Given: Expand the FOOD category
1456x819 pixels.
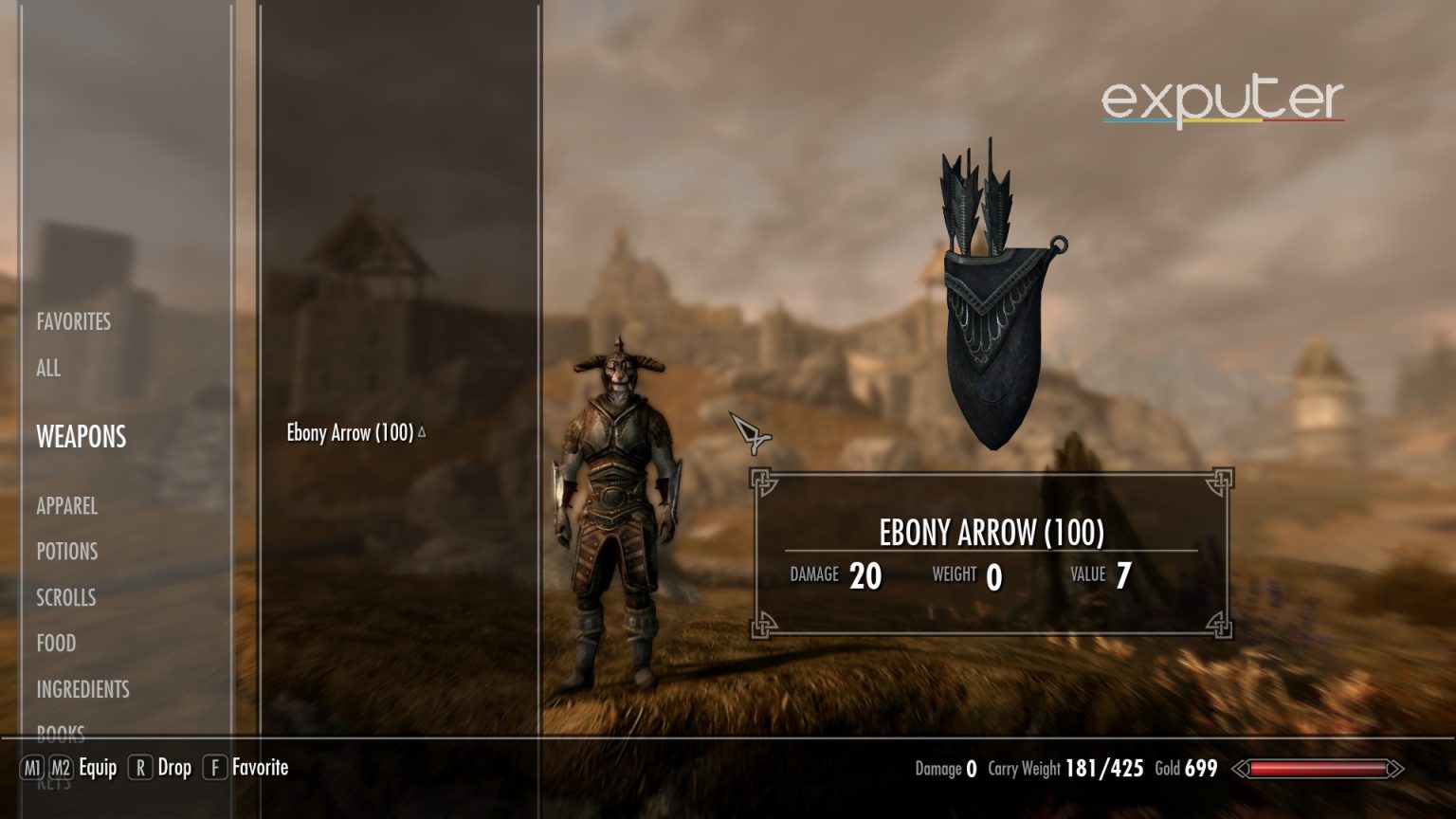Looking at the screenshot, I should coord(55,644).
